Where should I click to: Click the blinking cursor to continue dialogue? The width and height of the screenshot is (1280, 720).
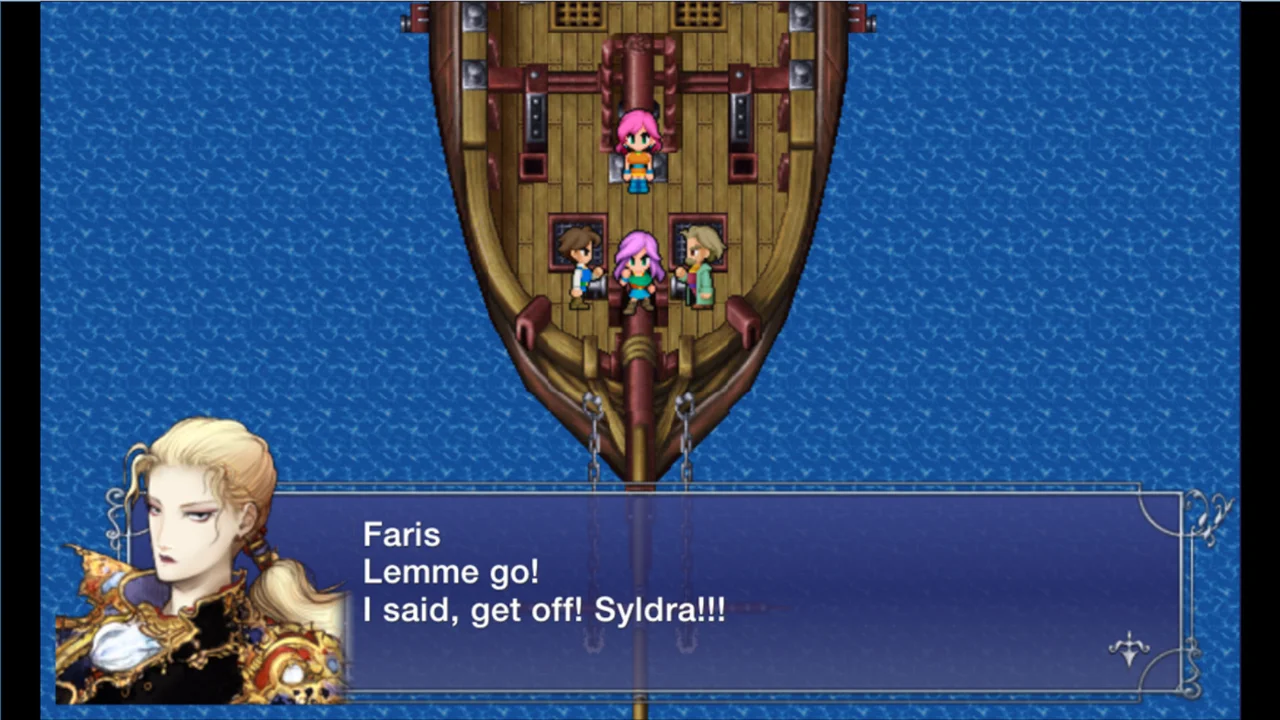pyautogui.click(x=1128, y=650)
